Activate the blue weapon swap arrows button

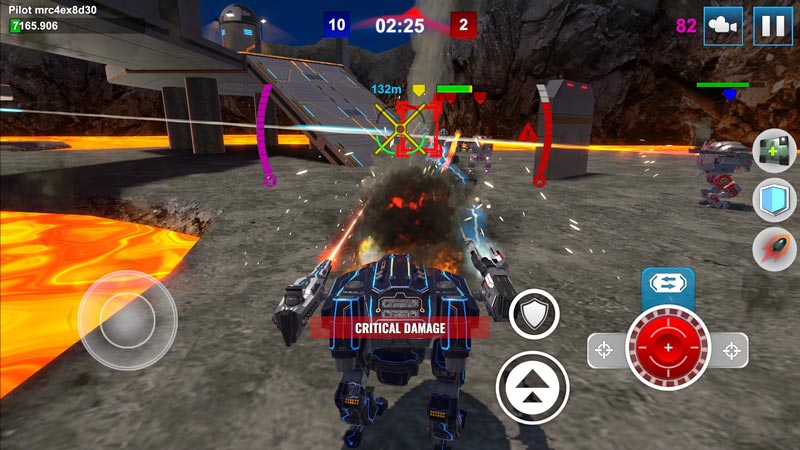(x=667, y=284)
